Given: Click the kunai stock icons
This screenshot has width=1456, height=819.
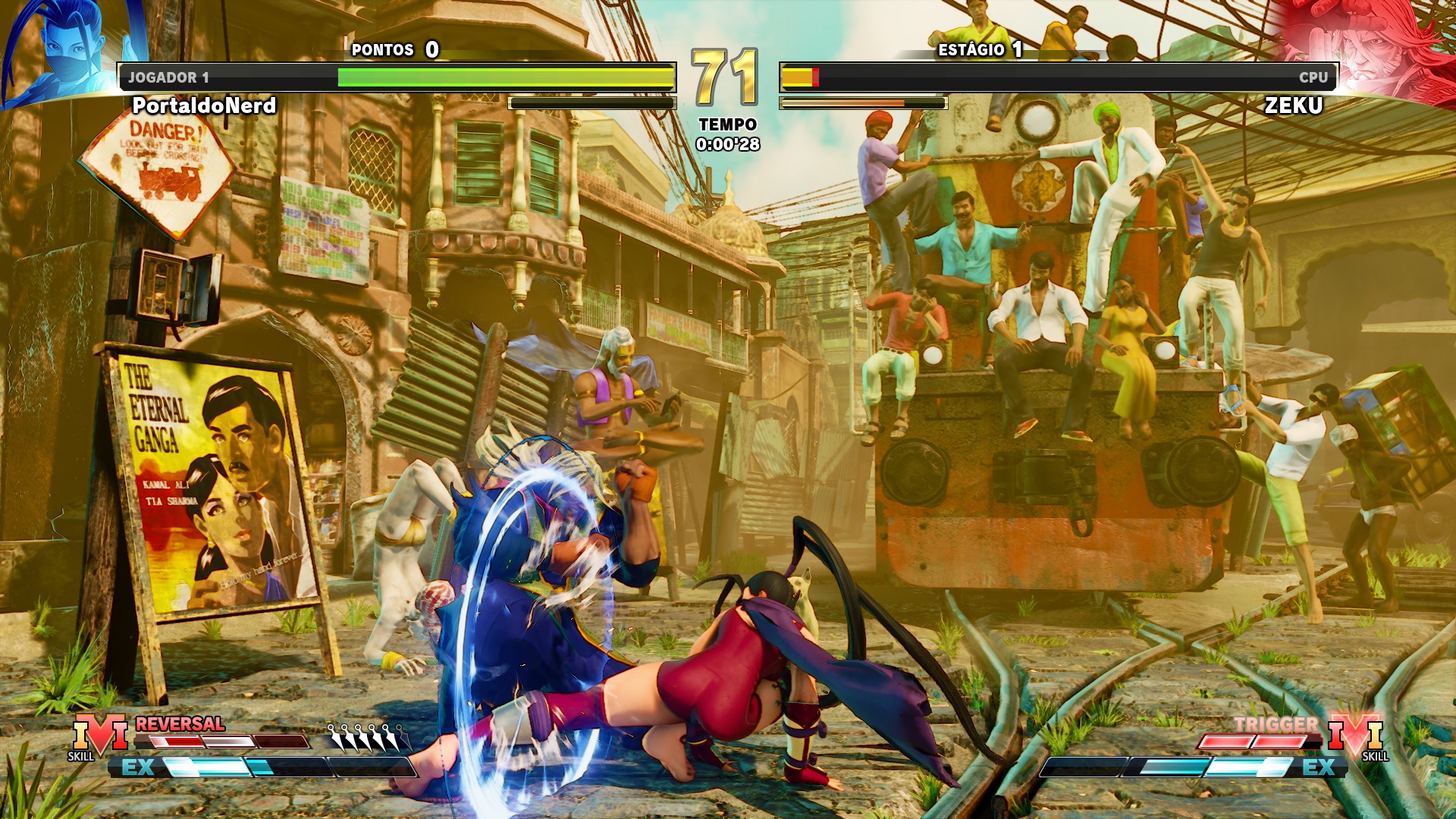Looking at the screenshot, I should click(365, 737).
